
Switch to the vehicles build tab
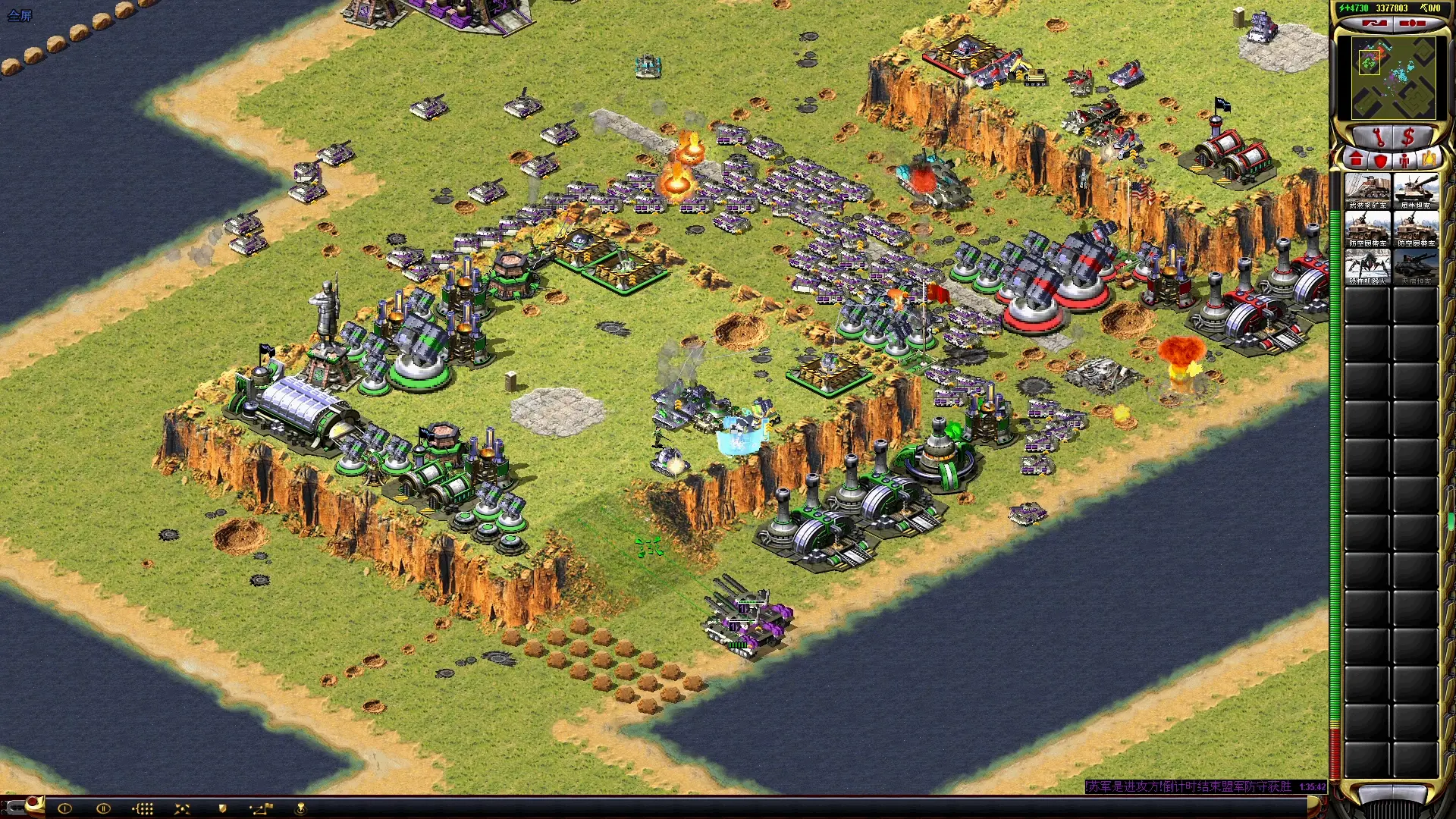coord(1429,161)
